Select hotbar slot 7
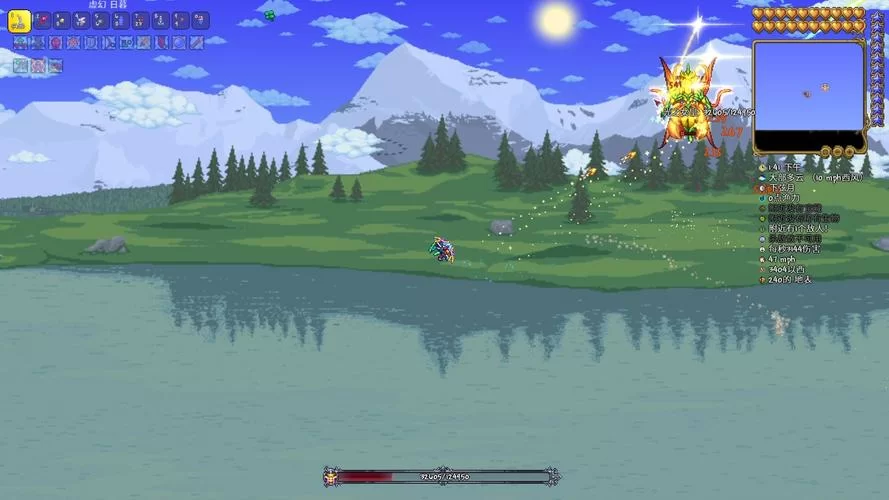The image size is (889, 500). click(x=141, y=21)
